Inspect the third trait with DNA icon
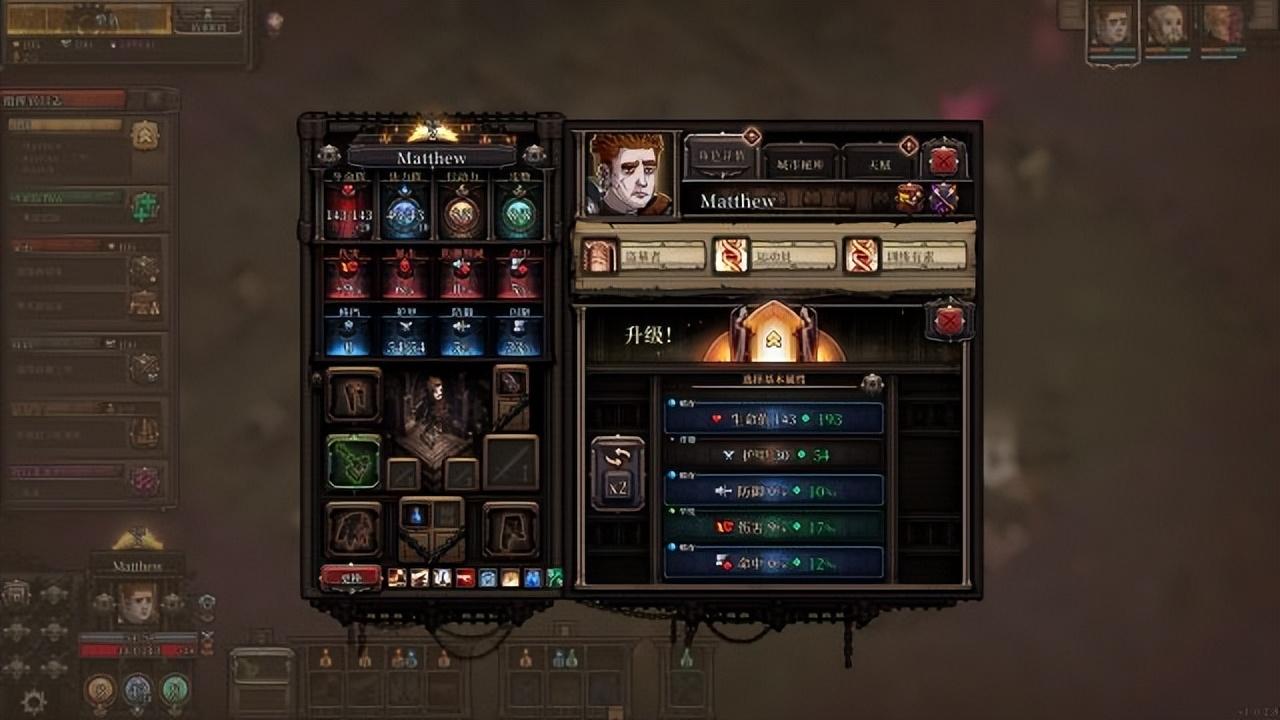Image resolution: width=1280 pixels, height=720 pixels. (861, 256)
